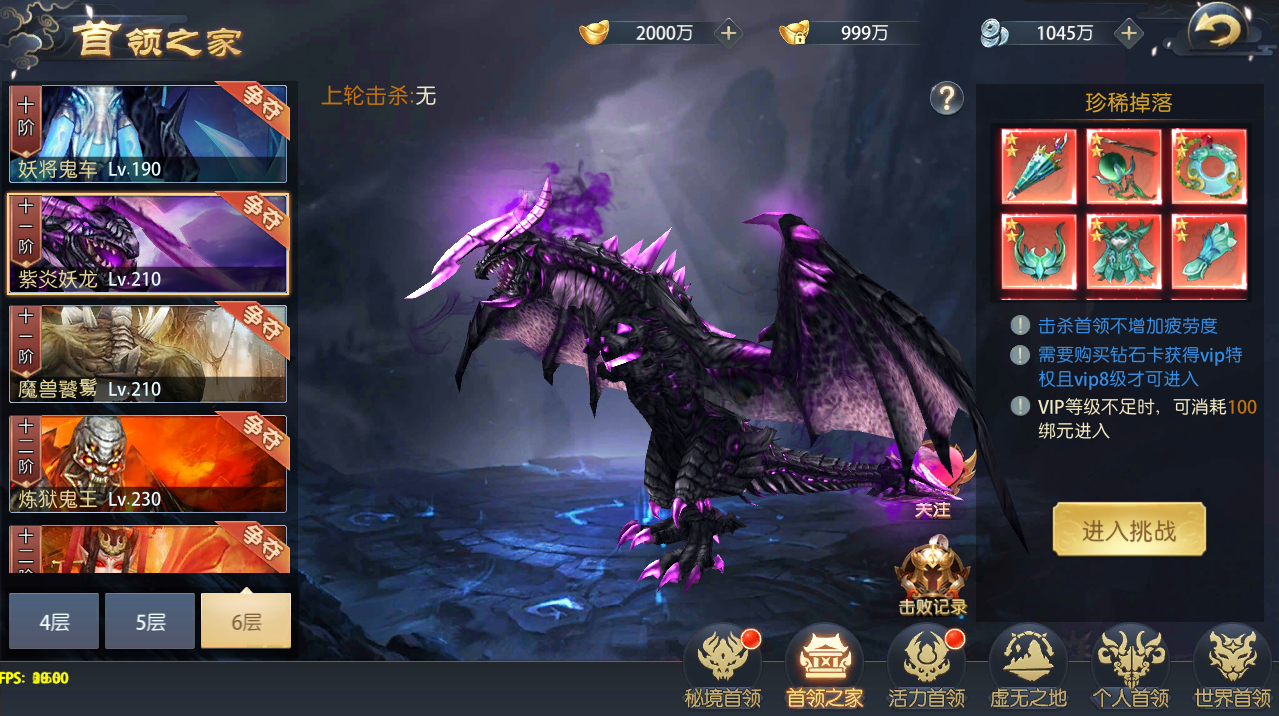Switch to the 4层 floor tab
Image resolution: width=1279 pixels, height=716 pixels.
point(54,621)
